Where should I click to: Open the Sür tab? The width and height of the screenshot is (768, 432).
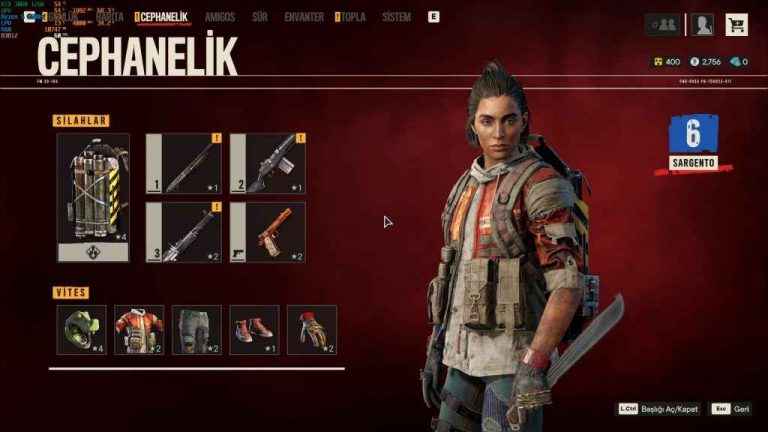260,17
